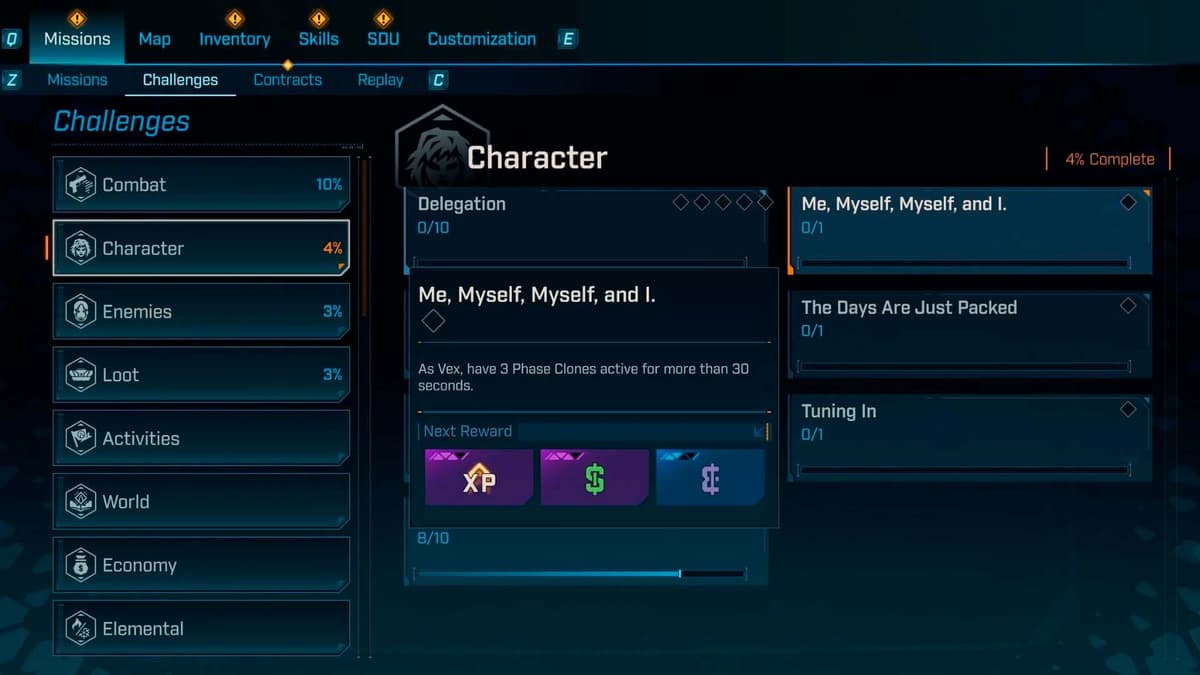Open the World challenge category
The height and width of the screenshot is (675, 1200).
click(201, 502)
